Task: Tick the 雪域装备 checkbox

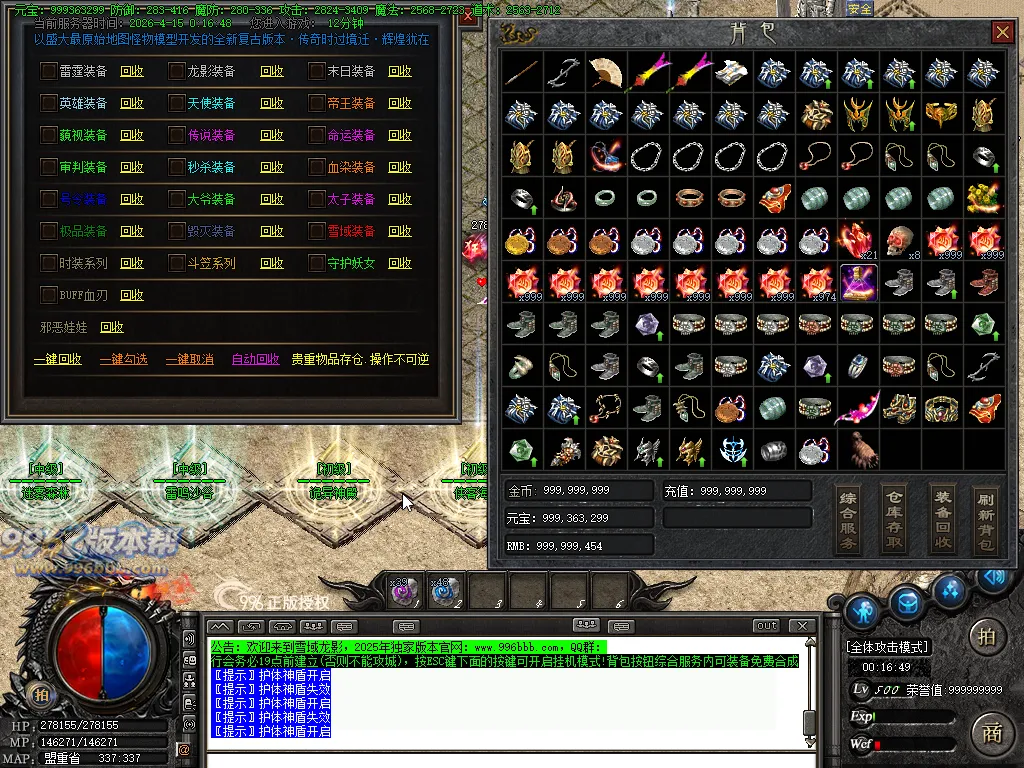Action: click(x=316, y=231)
